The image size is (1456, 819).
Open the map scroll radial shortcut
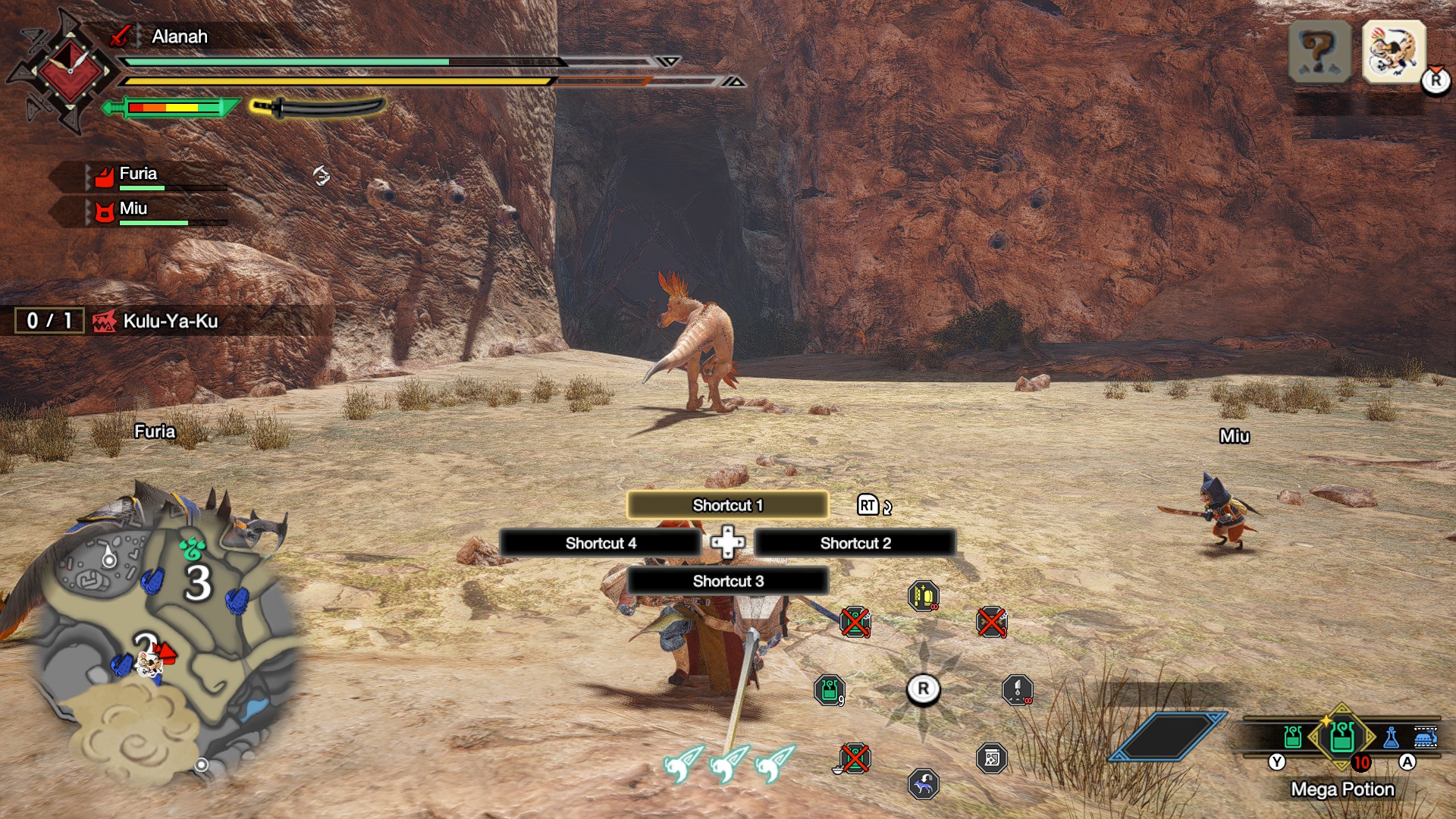click(x=991, y=758)
